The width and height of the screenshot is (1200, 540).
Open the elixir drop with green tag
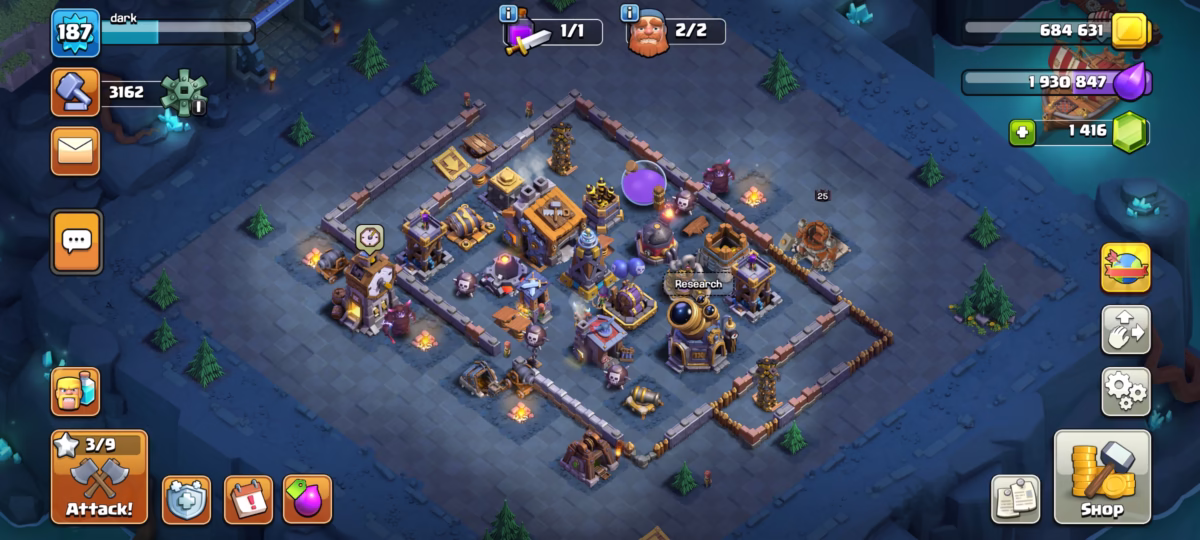307,499
